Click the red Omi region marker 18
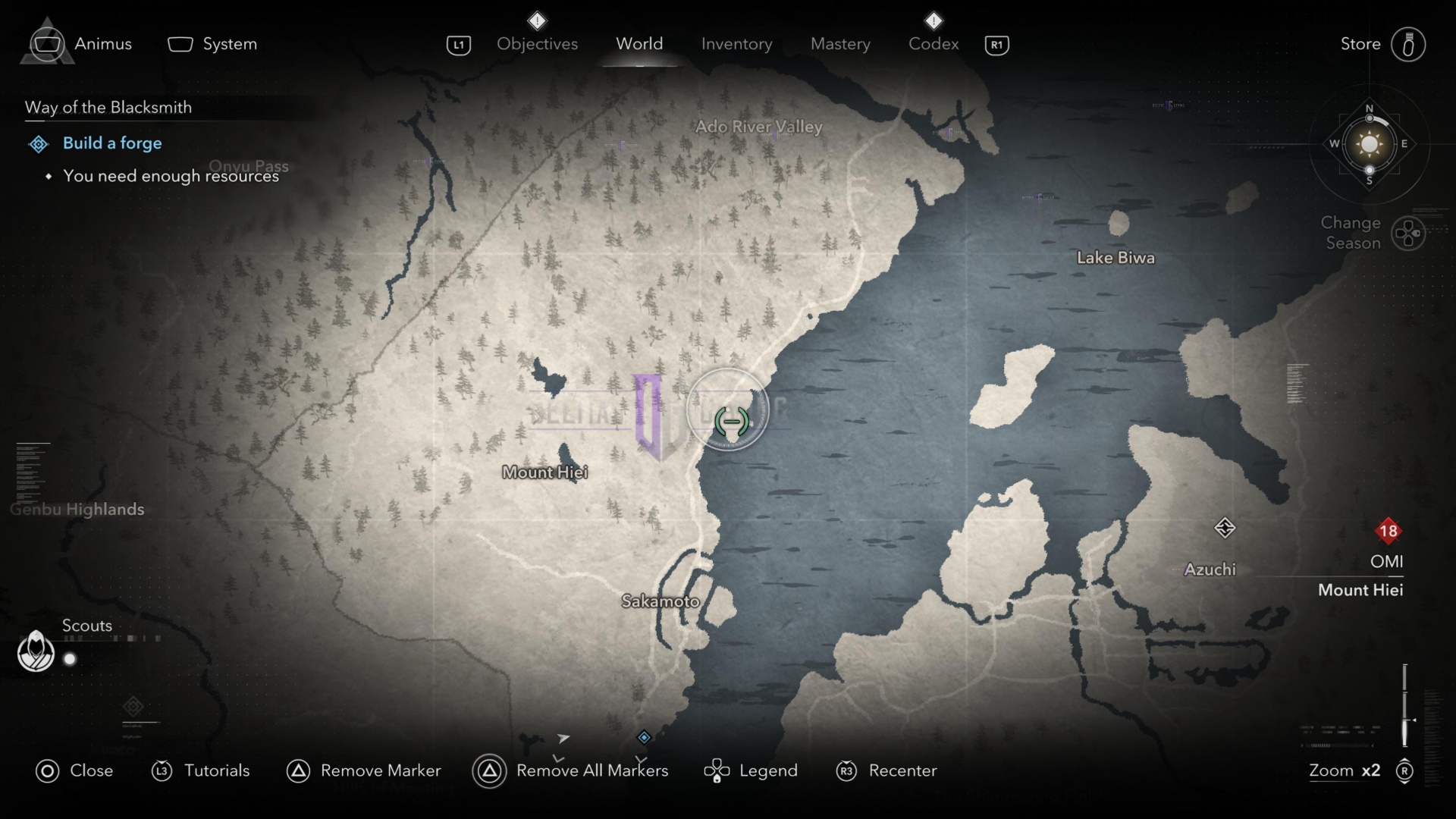 1389,531
